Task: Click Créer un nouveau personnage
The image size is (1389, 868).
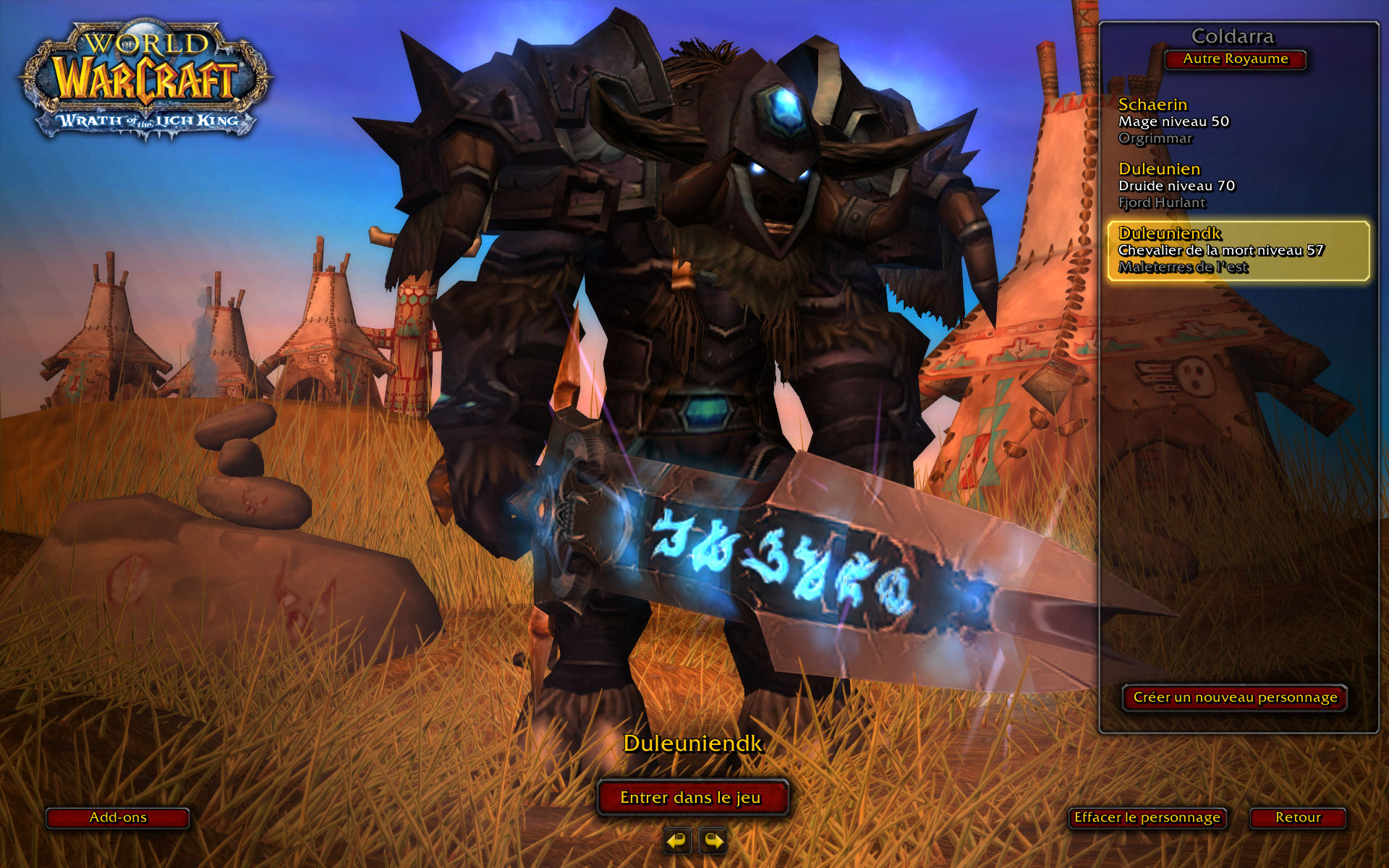Action: 1234,697
